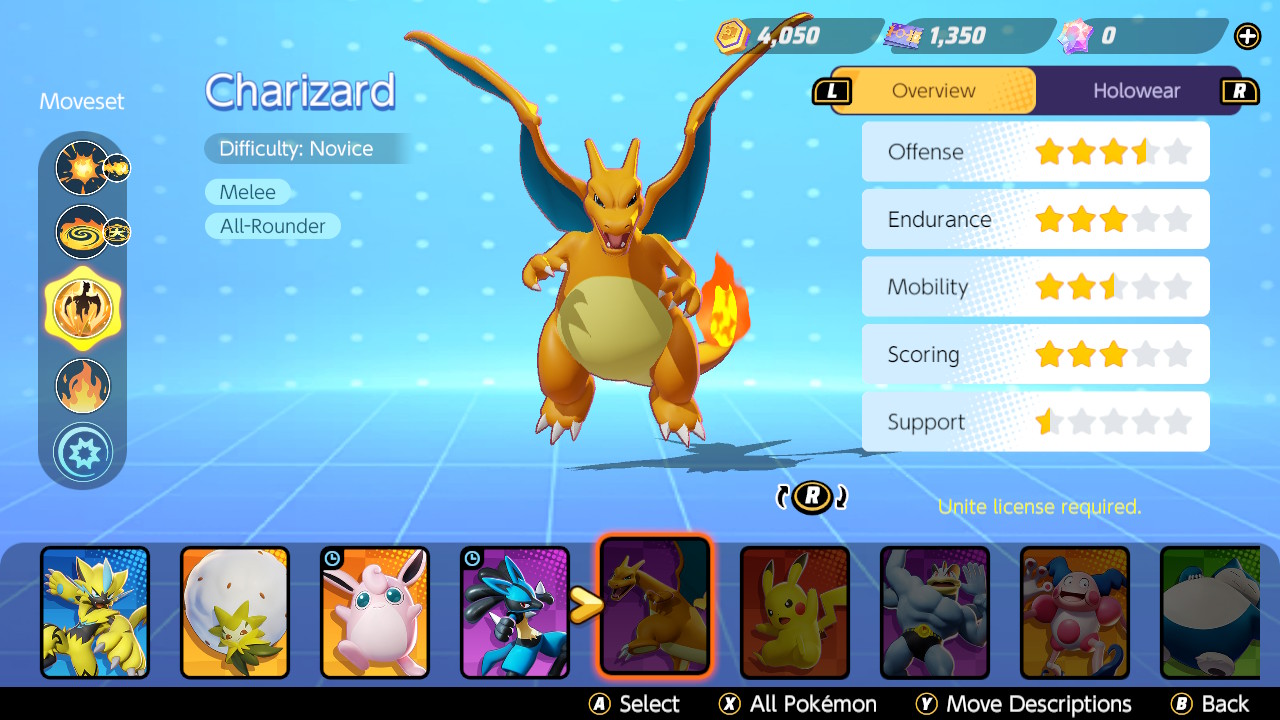The height and width of the screenshot is (720, 1280).
Task: Pick the Wigglytuff portrait card
Action: [x=375, y=612]
